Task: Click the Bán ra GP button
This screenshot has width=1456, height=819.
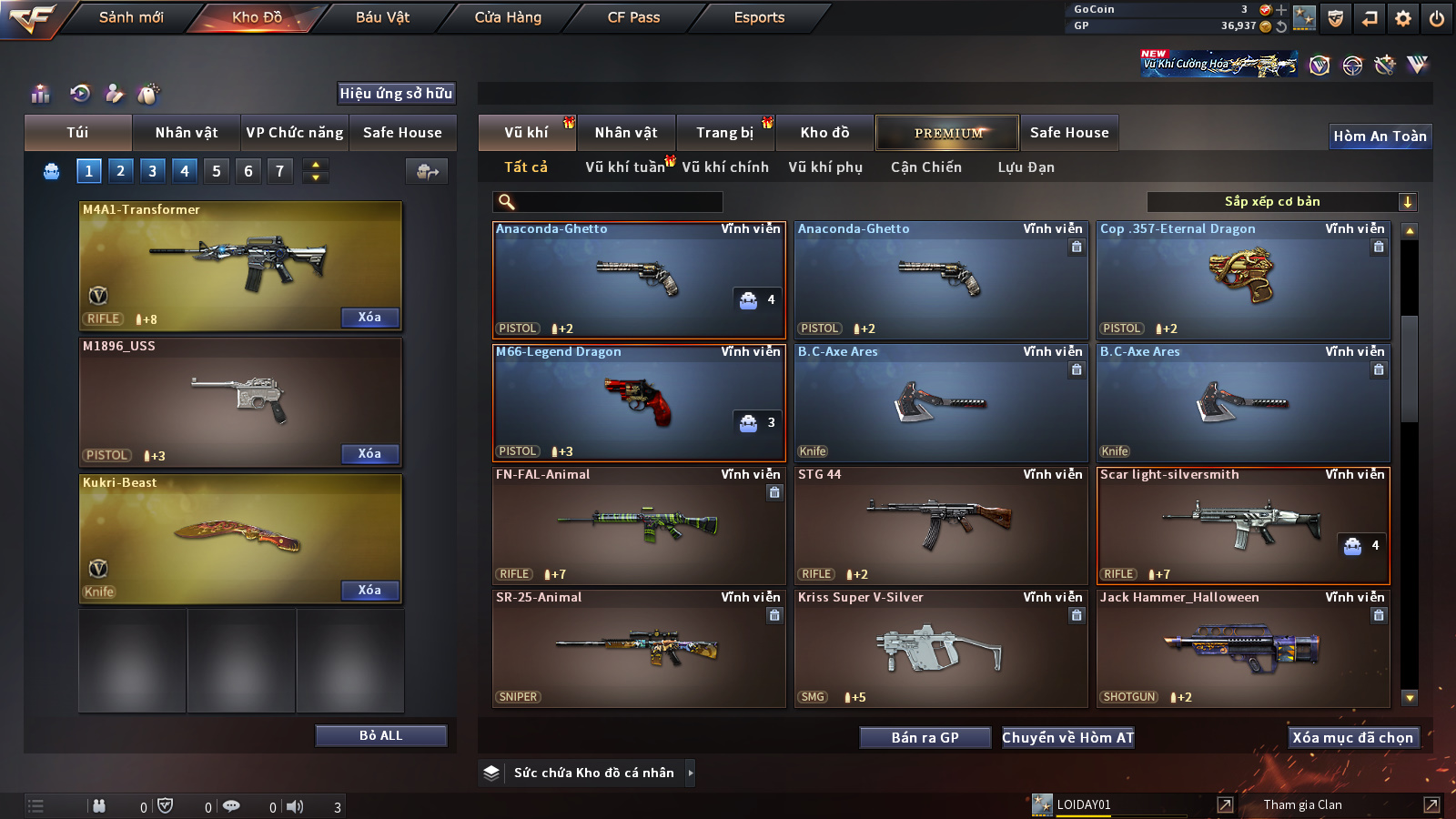Action: click(925, 737)
